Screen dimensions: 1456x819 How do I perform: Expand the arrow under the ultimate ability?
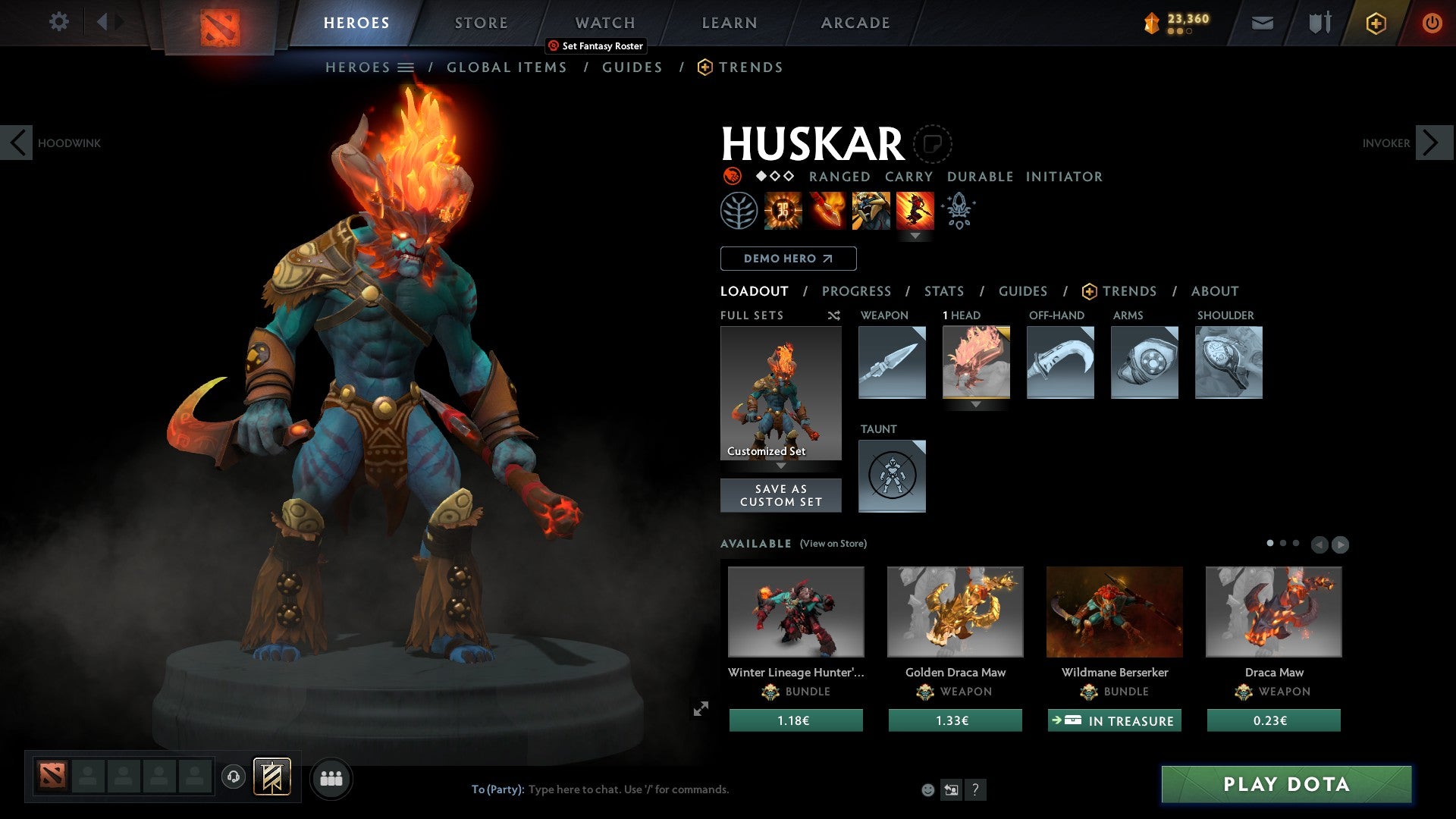tap(917, 236)
